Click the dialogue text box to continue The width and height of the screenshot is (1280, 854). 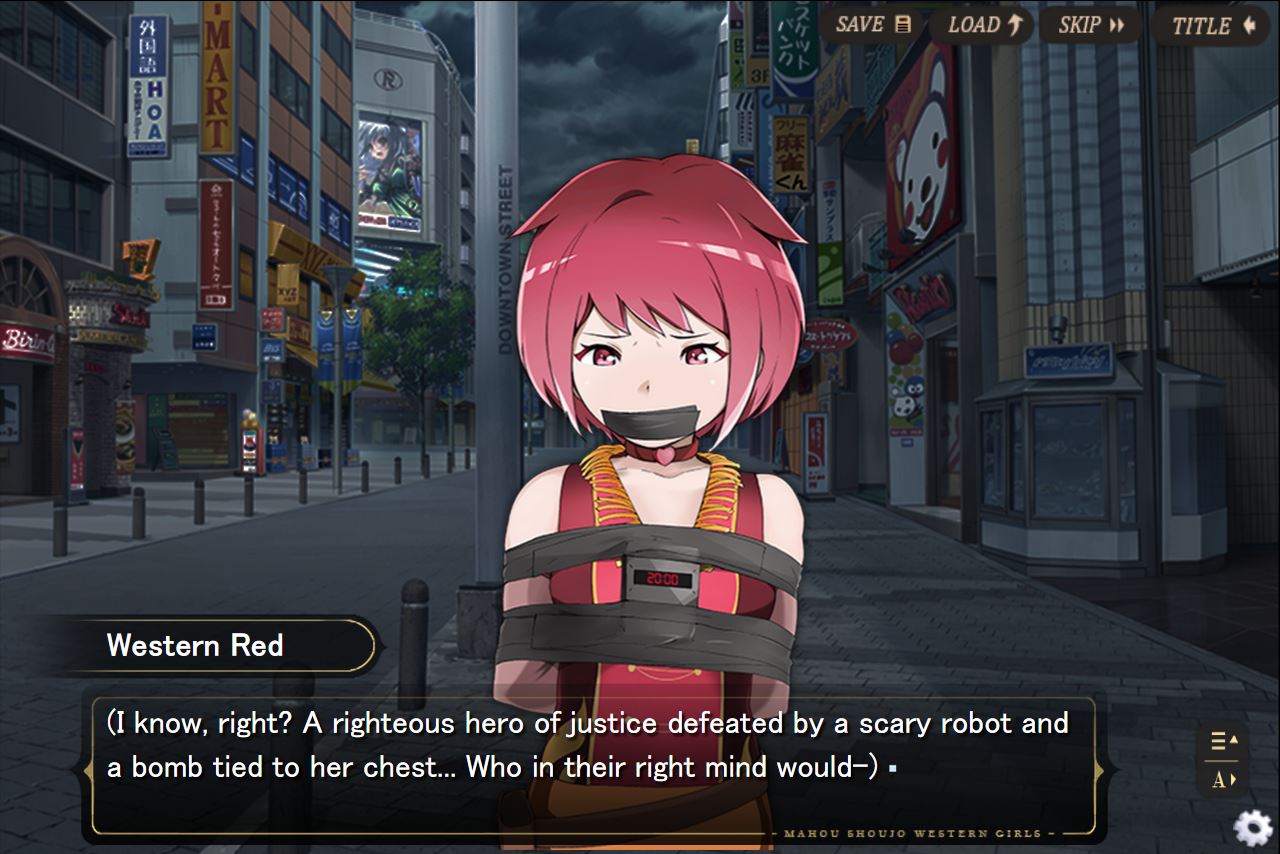(592, 765)
